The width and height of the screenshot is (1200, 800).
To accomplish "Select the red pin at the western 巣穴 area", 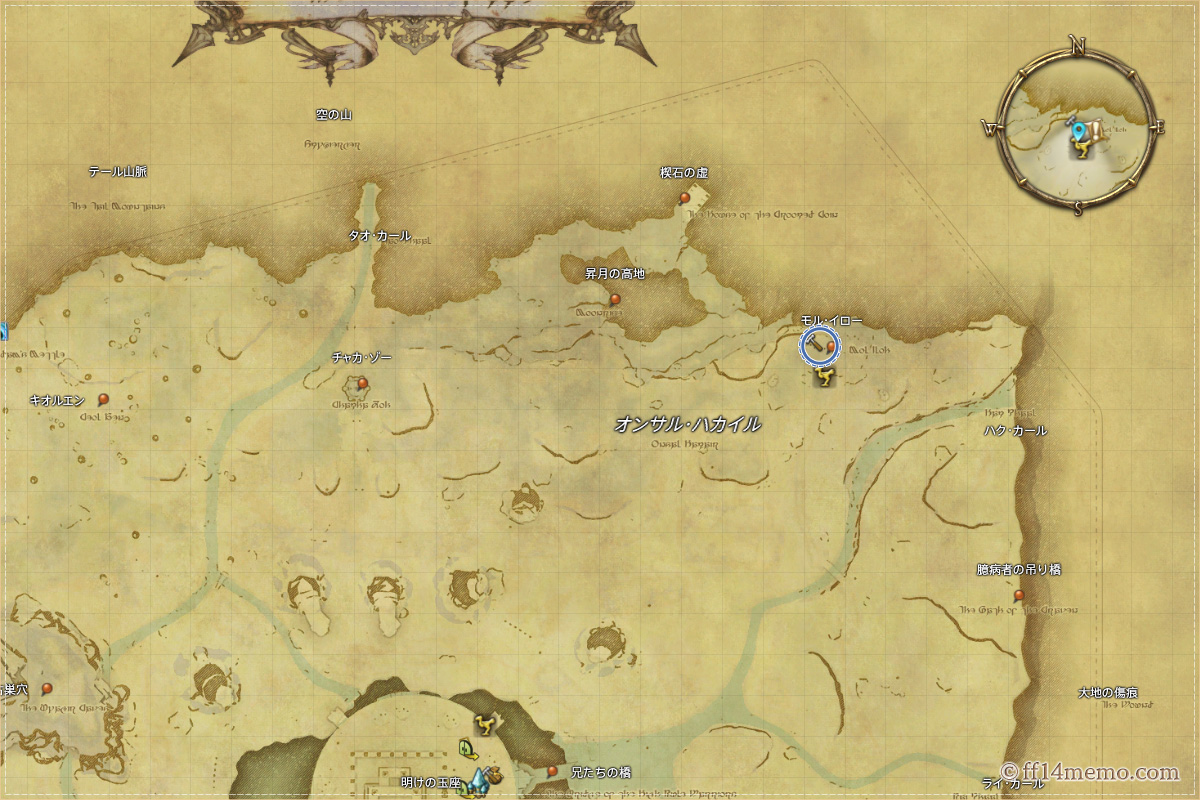I will click(46, 688).
